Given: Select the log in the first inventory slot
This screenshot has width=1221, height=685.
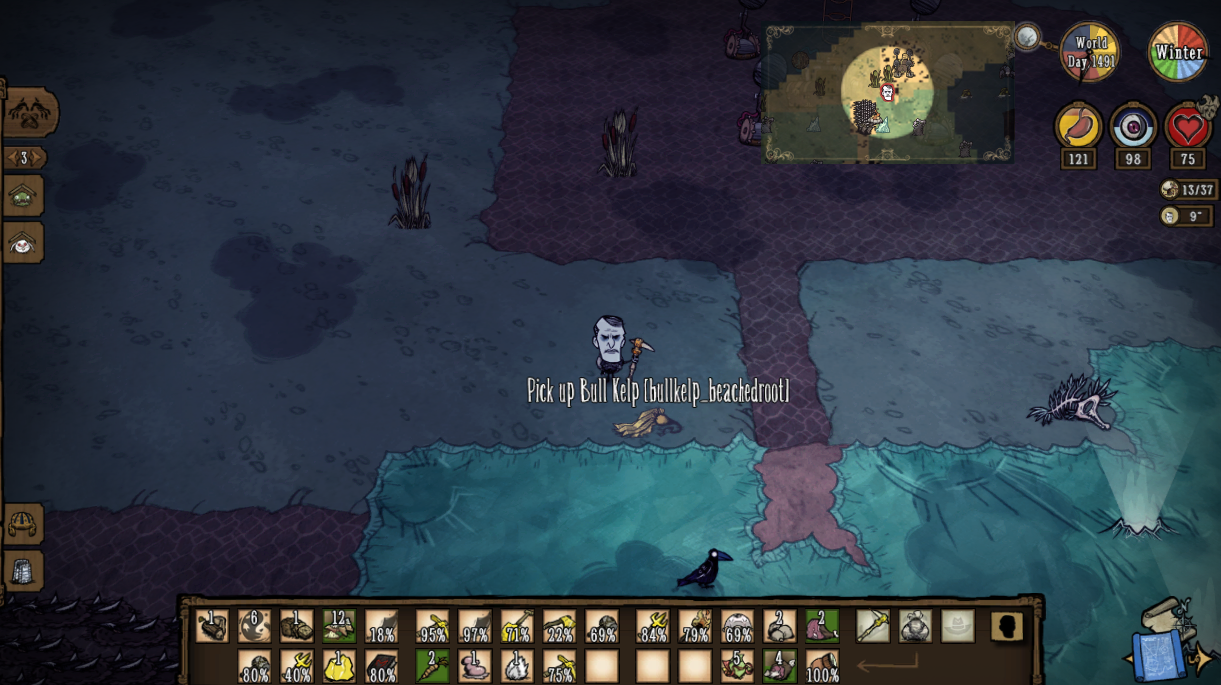Looking at the screenshot, I should coord(212,626).
